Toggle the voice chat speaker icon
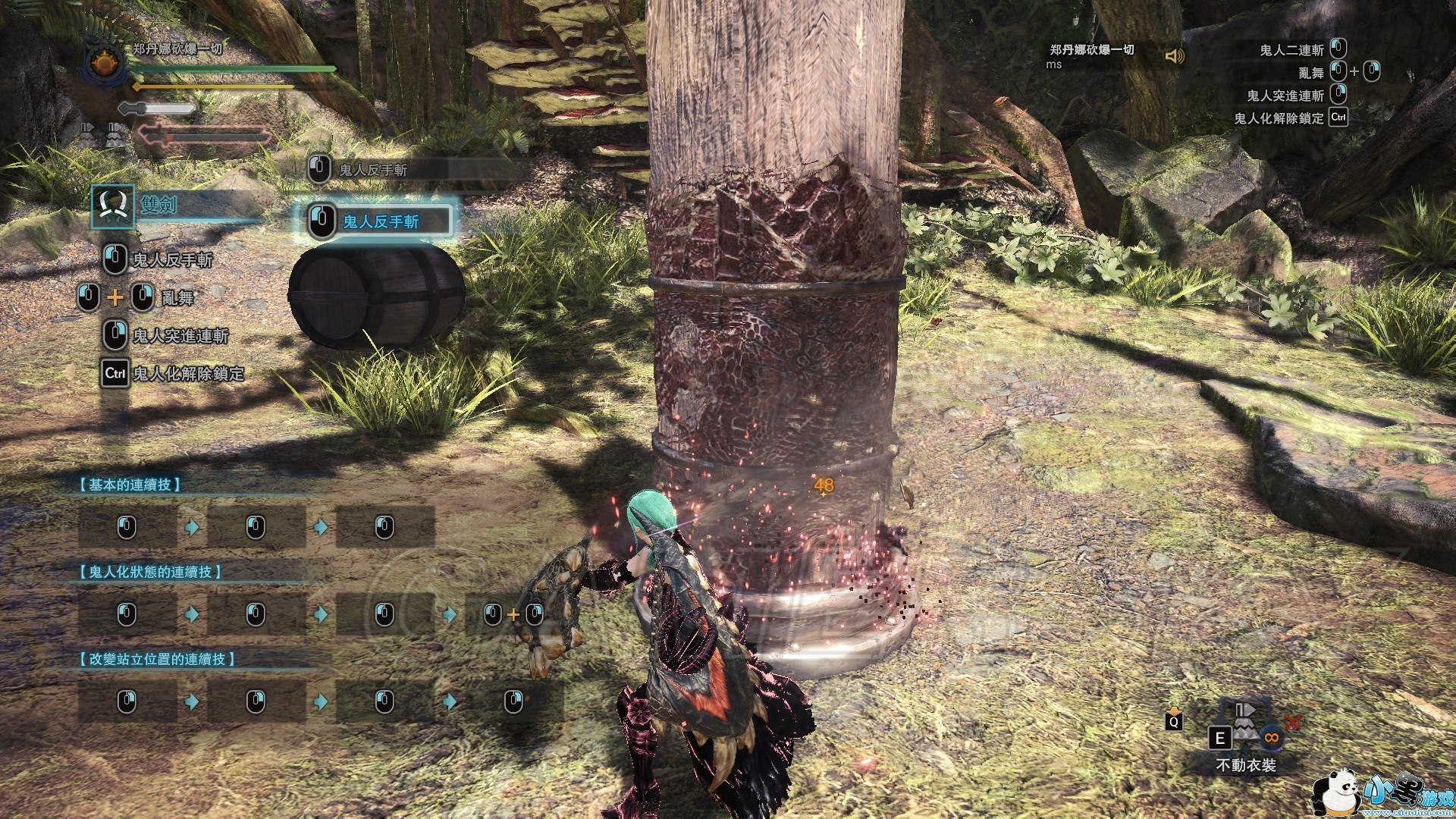 pos(1174,56)
